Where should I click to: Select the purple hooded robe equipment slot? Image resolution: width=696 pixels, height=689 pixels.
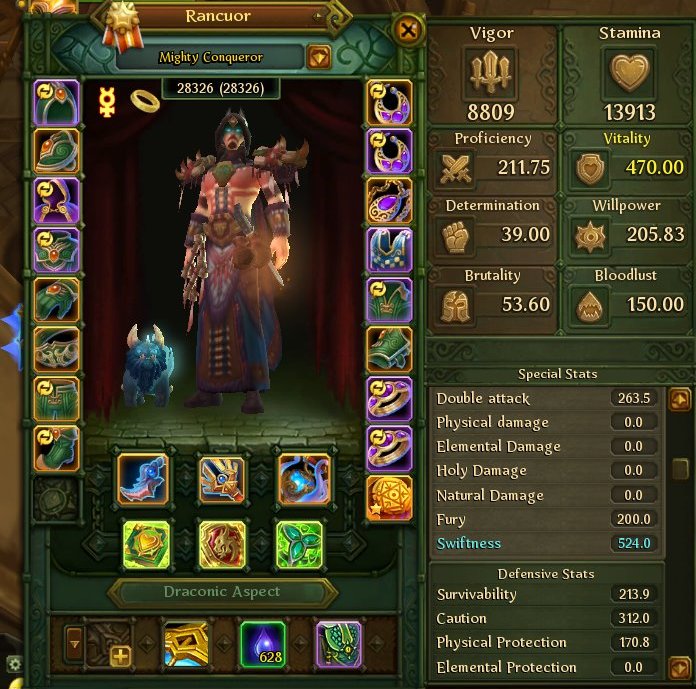[x=57, y=198]
